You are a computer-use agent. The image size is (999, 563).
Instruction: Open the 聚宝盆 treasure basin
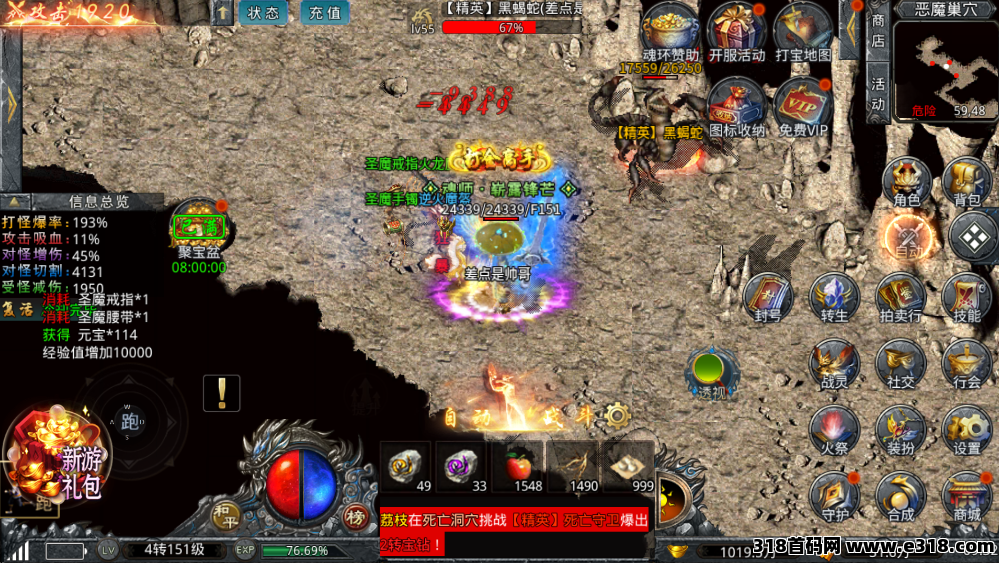coord(198,228)
